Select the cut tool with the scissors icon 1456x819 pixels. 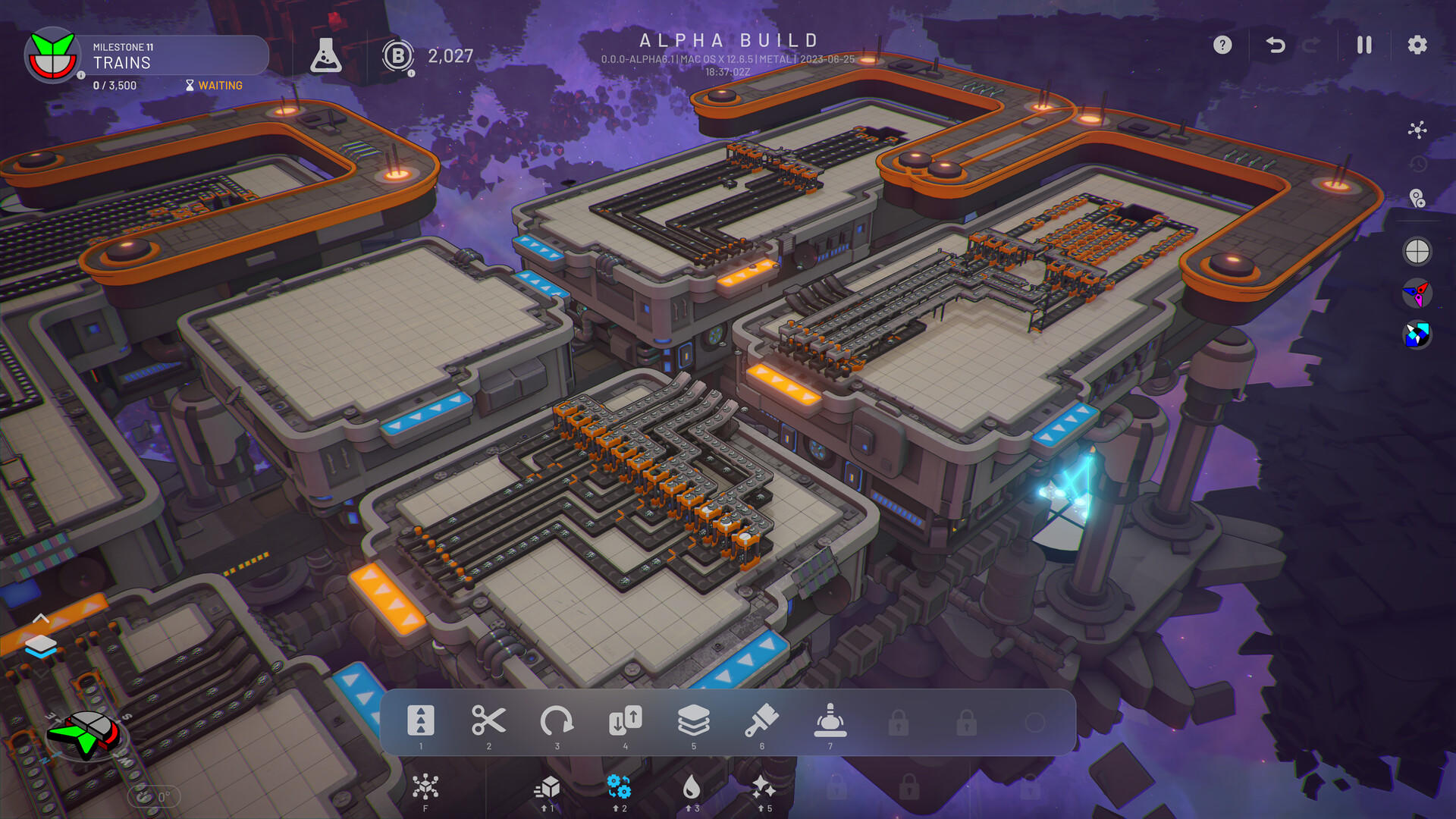(x=489, y=721)
